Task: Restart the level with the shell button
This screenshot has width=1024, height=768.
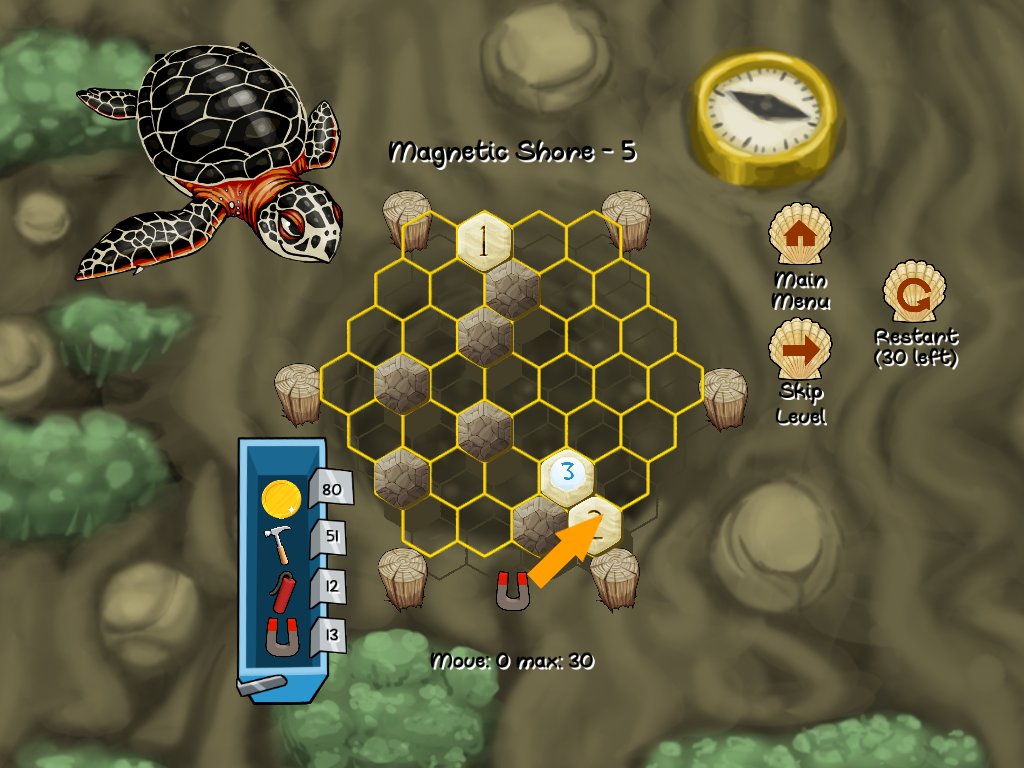Action: coord(914,293)
